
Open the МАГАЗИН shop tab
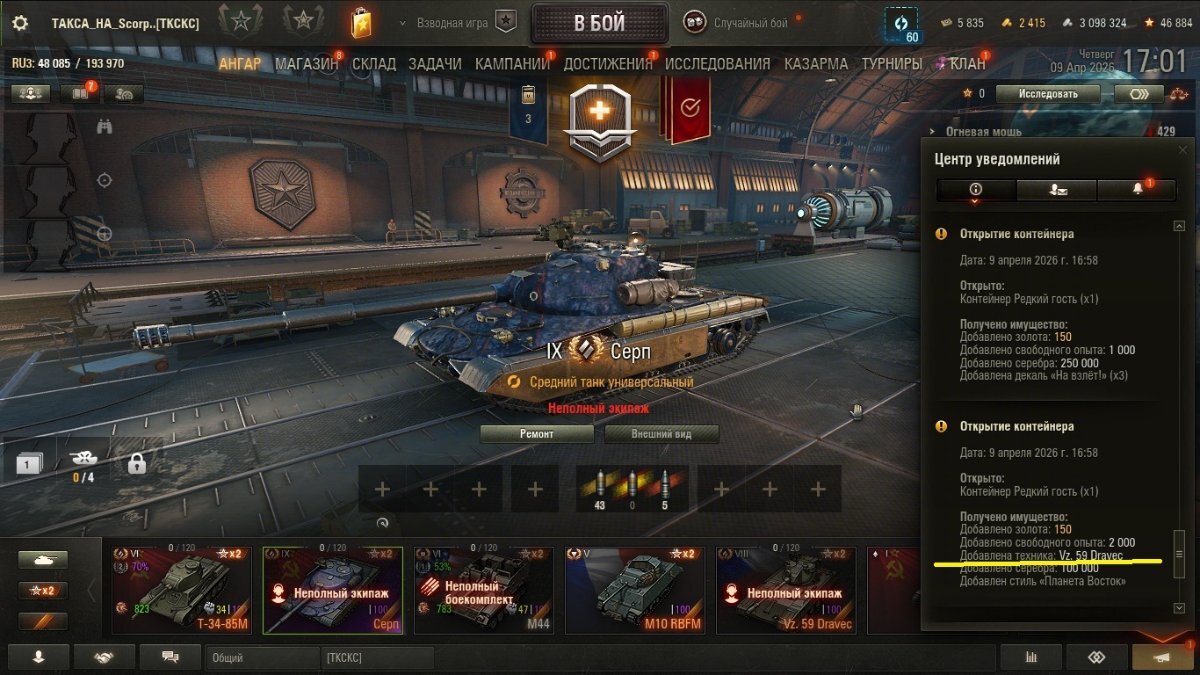[x=306, y=64]
